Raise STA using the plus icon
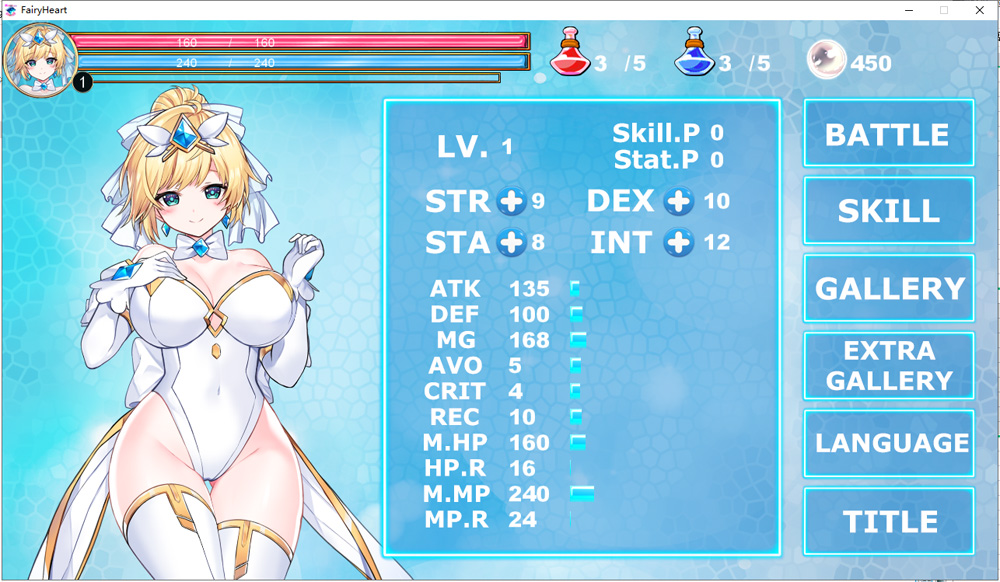 coord(511,242)
